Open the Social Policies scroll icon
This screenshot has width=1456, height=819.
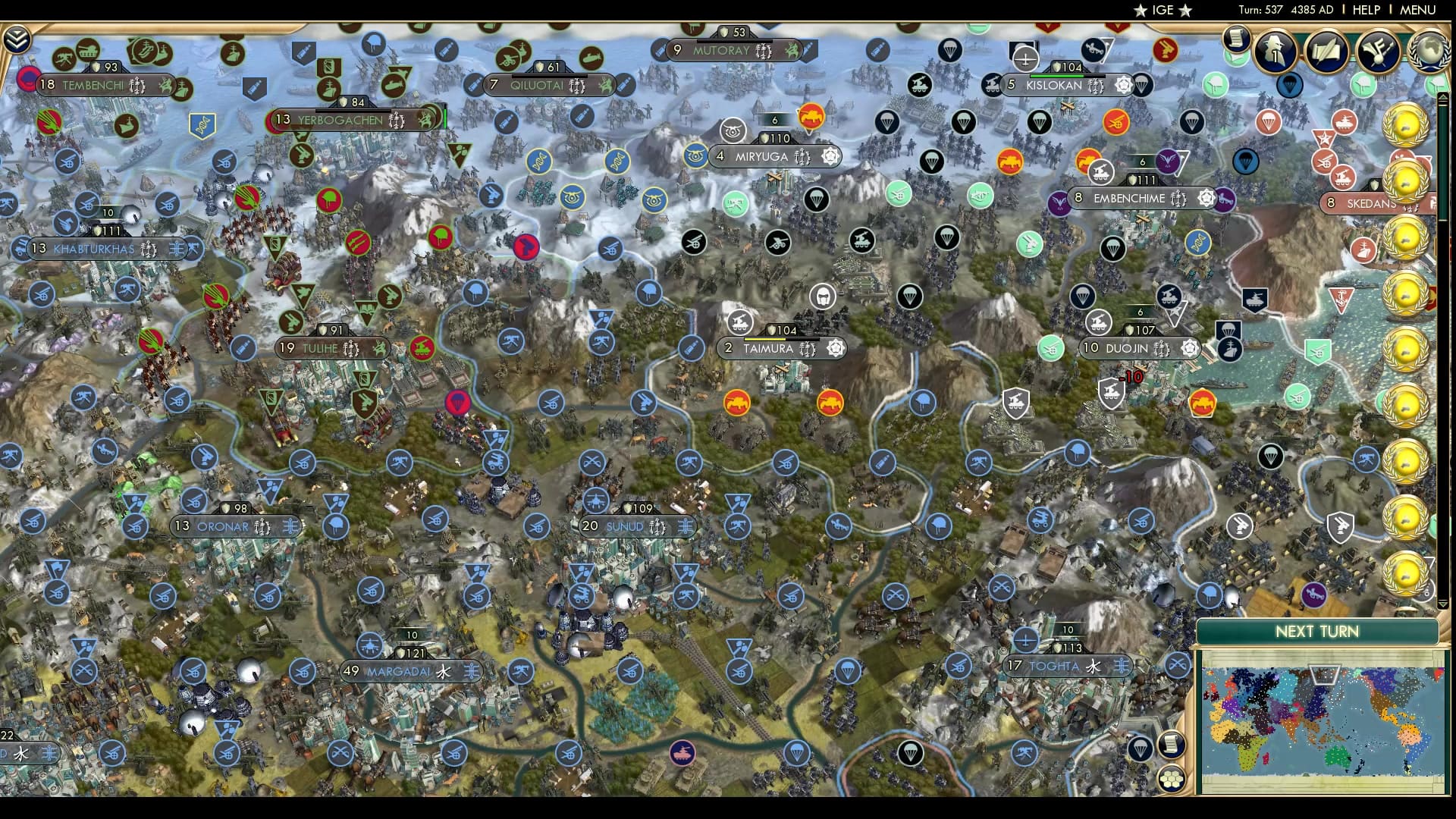click(1327, 52)
